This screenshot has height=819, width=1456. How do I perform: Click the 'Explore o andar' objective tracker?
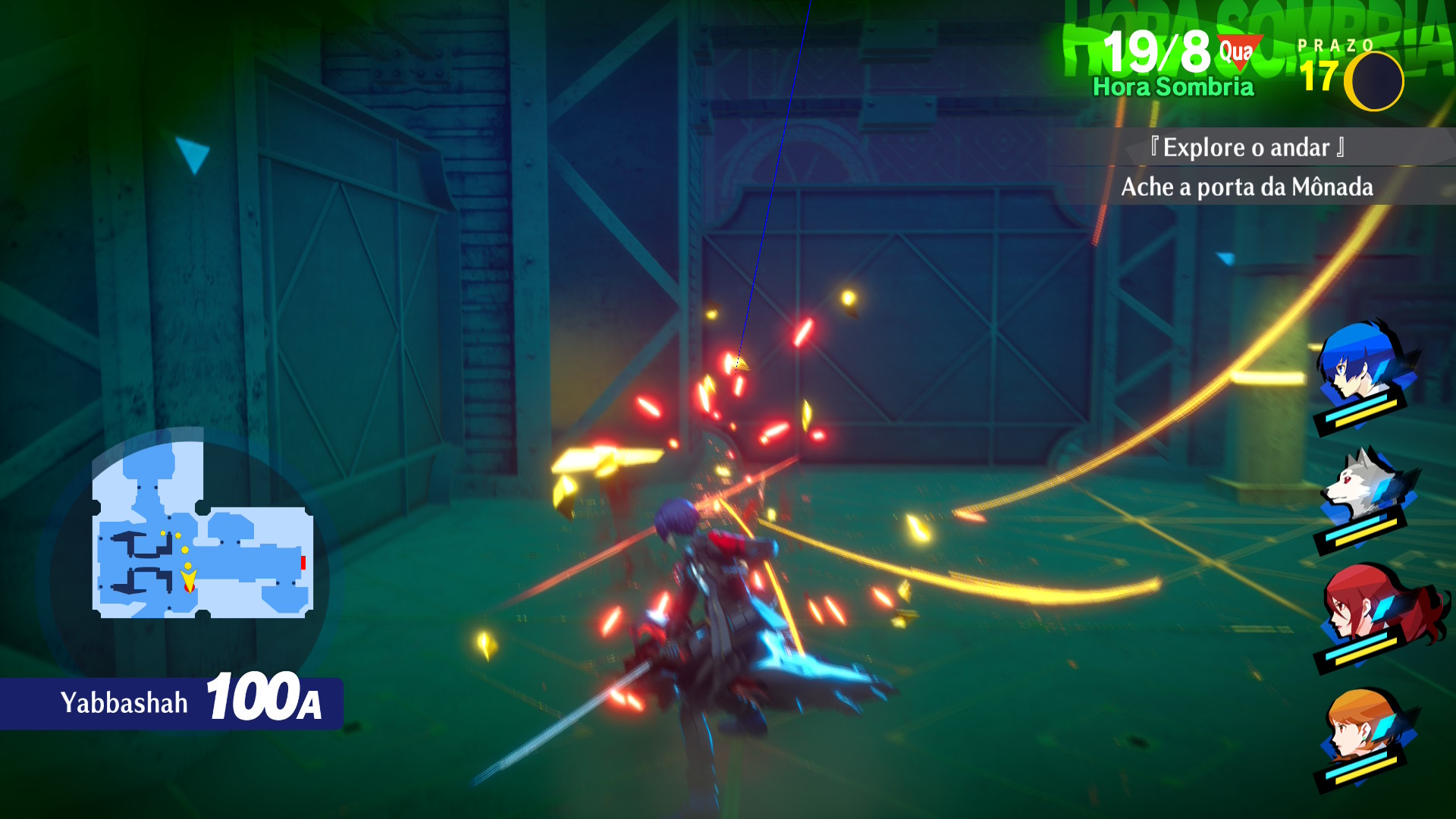(1247, 148)
